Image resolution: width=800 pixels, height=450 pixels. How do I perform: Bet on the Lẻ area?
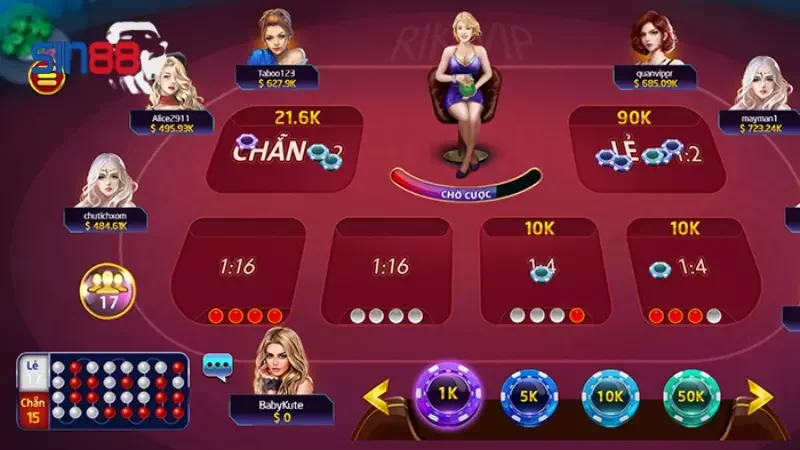pos(642,152)
